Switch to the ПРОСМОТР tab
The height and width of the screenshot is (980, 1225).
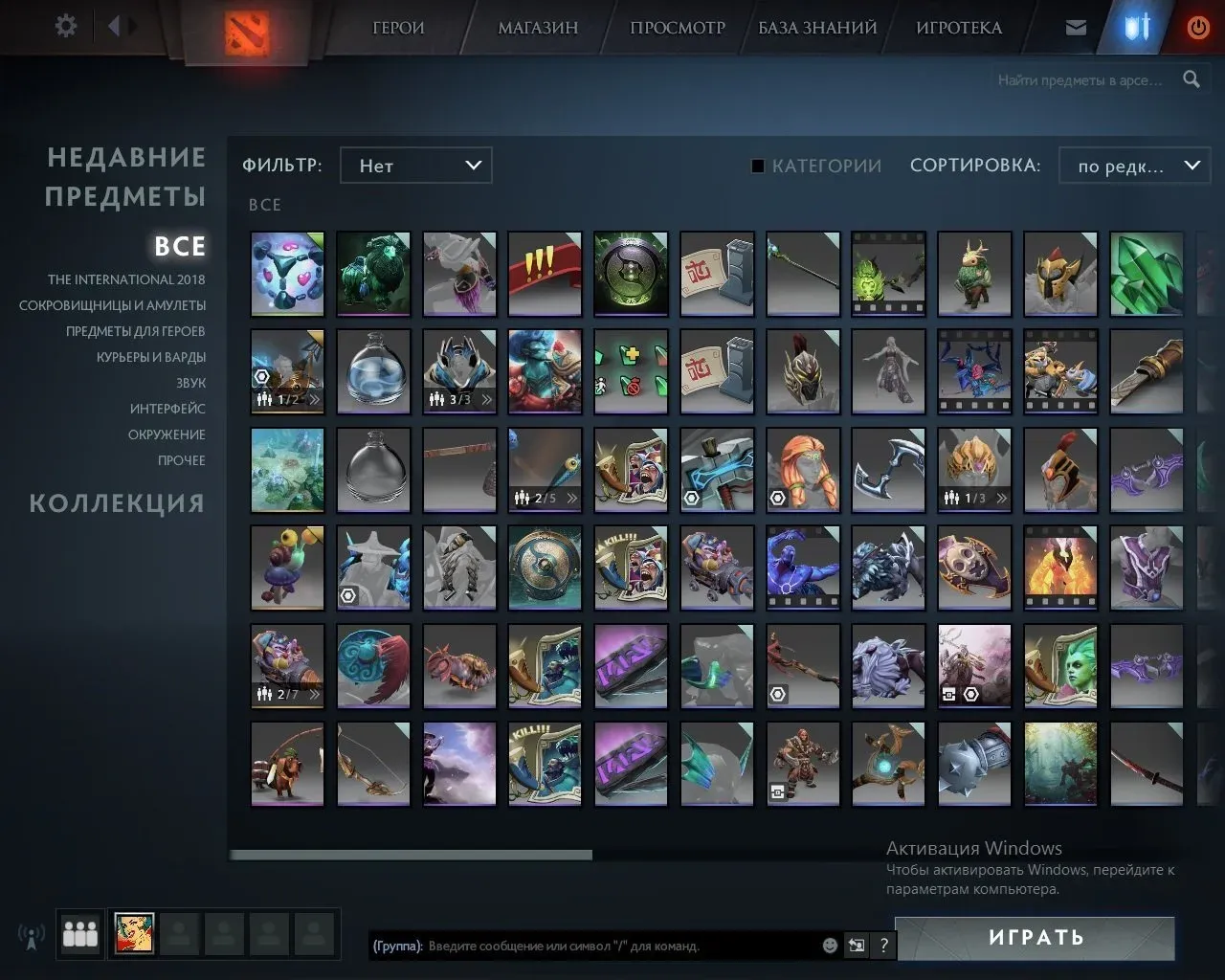click(x=678, y=28)
